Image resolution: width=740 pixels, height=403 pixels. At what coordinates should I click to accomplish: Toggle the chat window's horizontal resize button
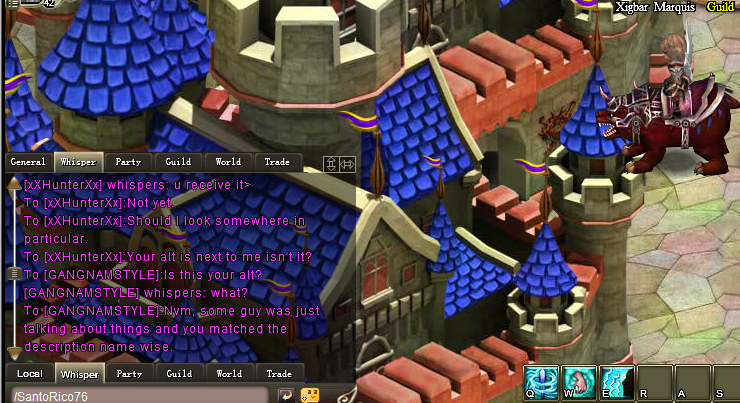346,164
